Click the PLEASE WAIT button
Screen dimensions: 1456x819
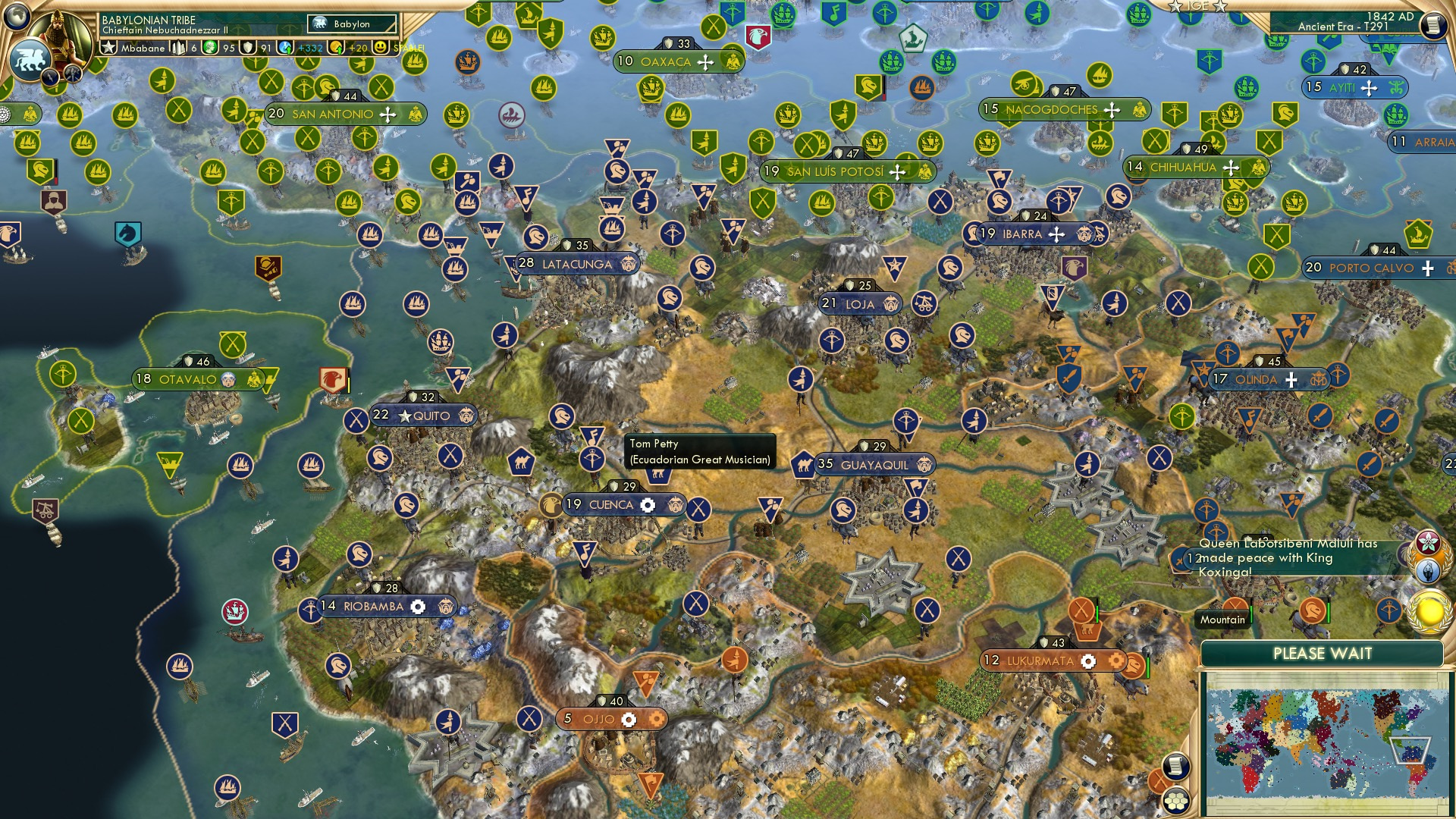[1323, 653]
